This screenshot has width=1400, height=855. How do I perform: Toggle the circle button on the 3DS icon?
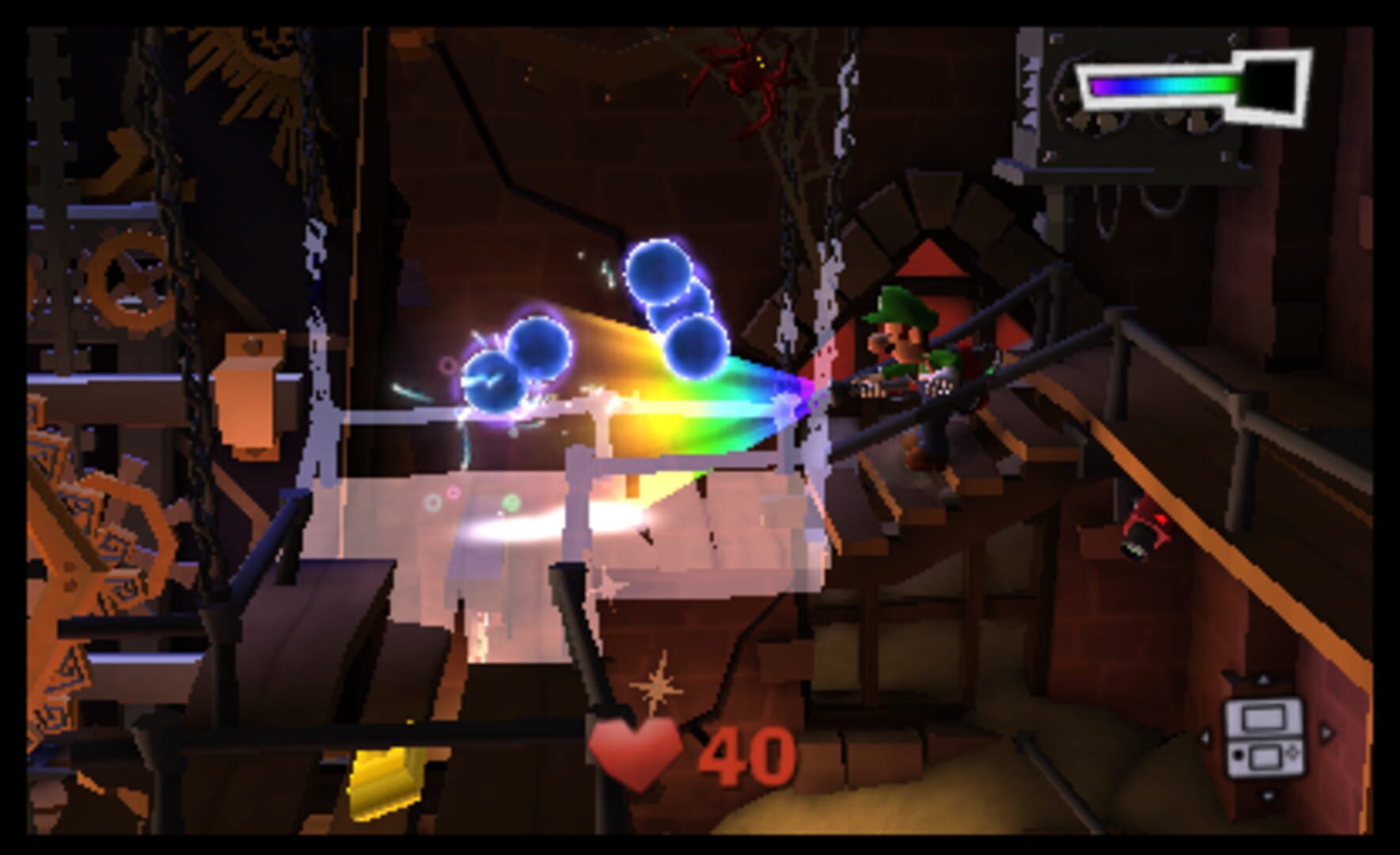click(1239, 755)
